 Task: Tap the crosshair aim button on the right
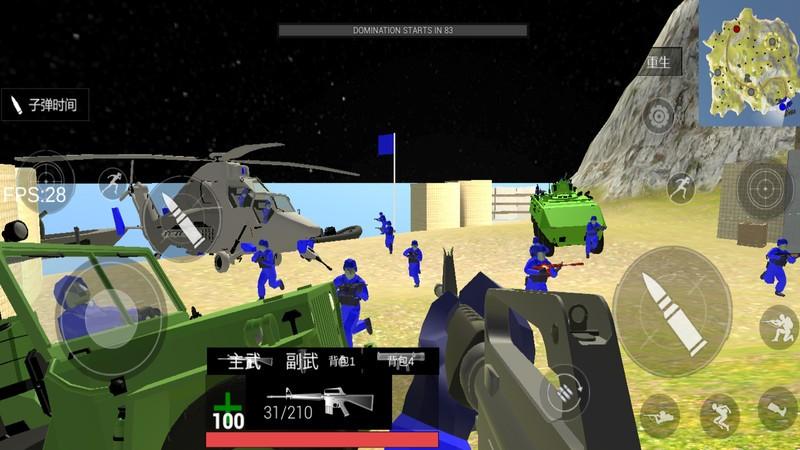[766, 187]
